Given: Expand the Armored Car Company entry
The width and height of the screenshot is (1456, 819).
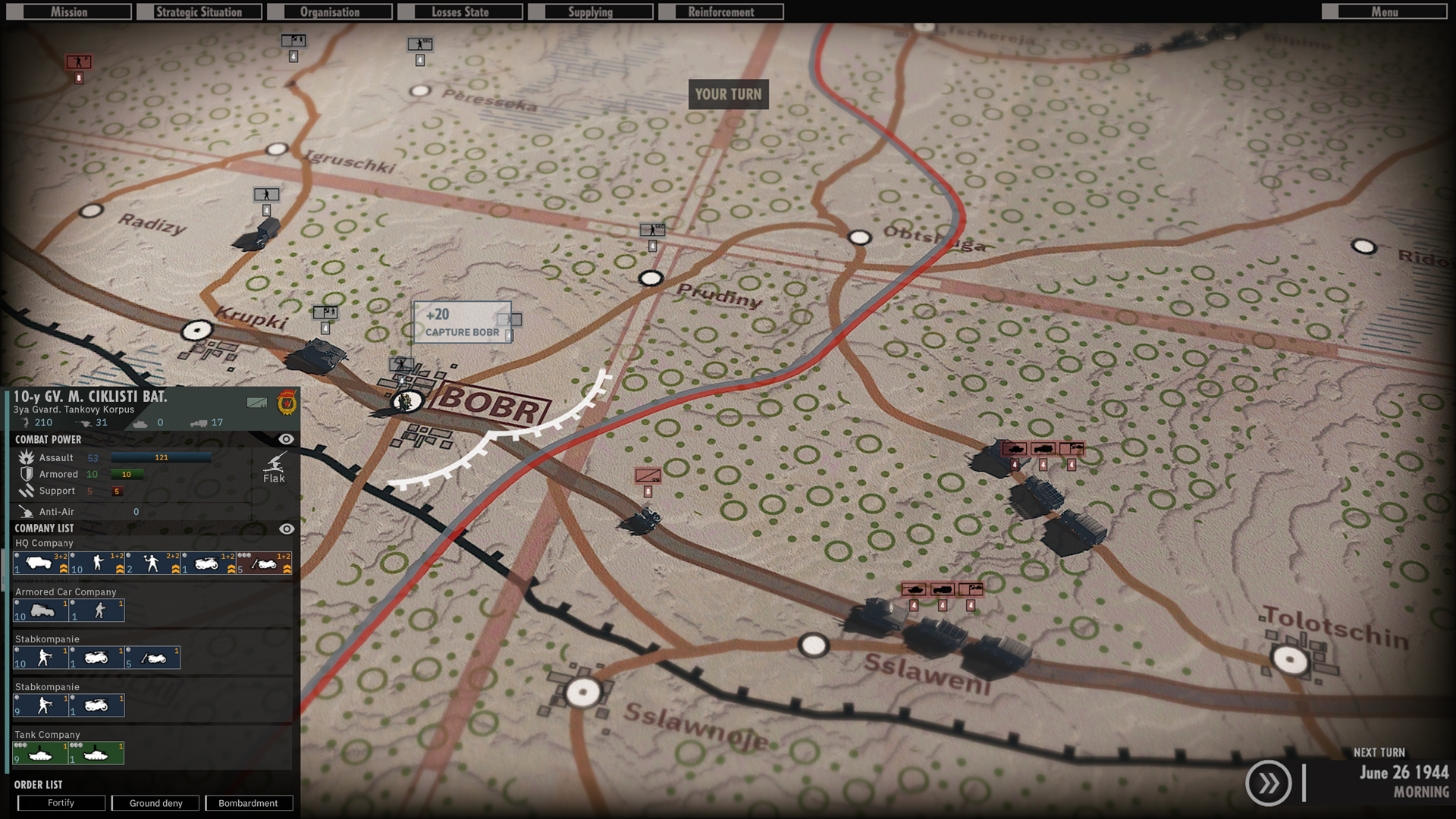Looking at the screenshot, I should coord(64,591).
